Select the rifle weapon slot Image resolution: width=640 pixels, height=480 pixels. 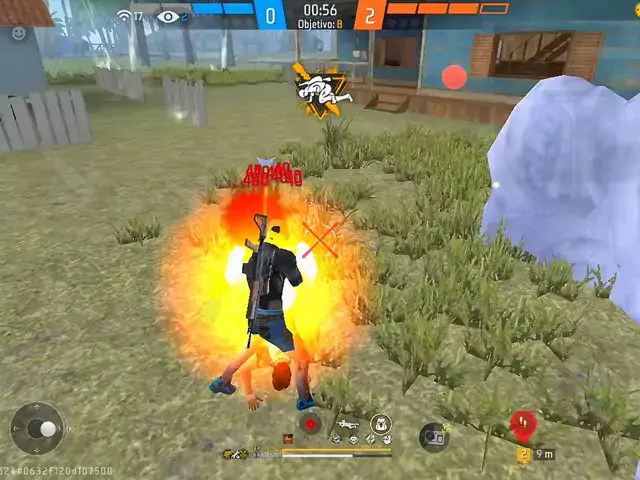348,425
